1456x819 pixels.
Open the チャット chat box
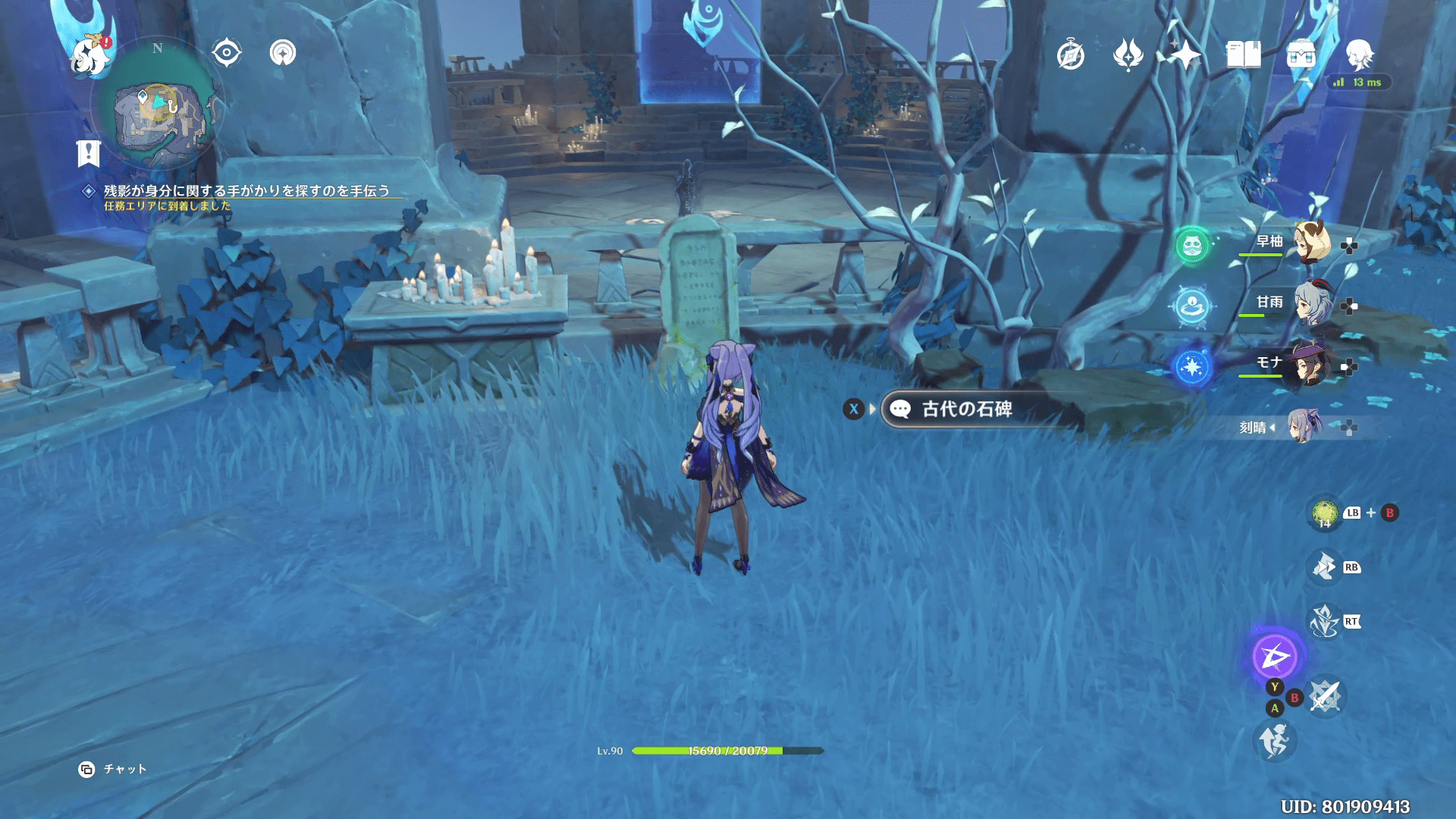click(x=113, y=769)
